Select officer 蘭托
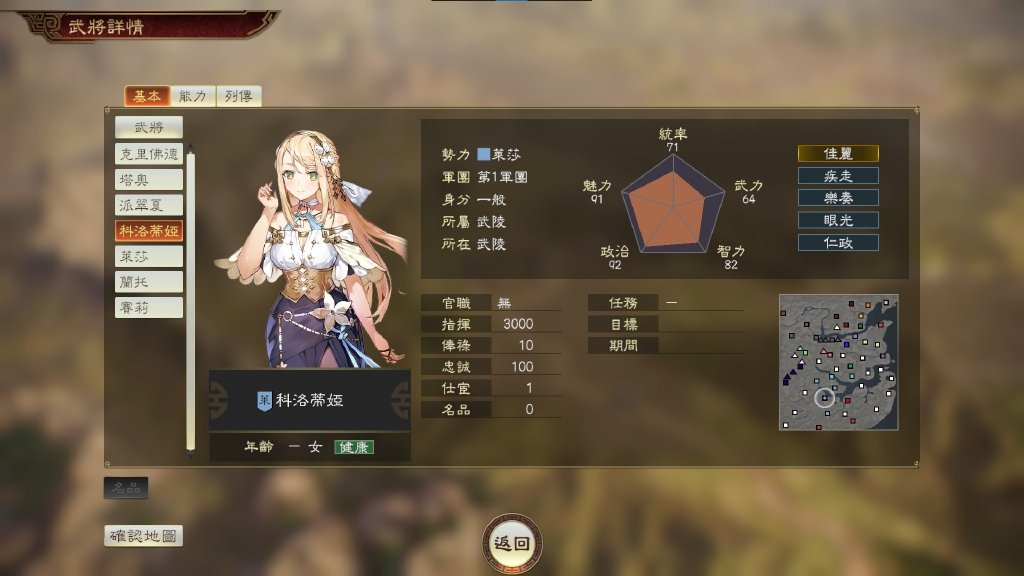 tap(149, 282)
